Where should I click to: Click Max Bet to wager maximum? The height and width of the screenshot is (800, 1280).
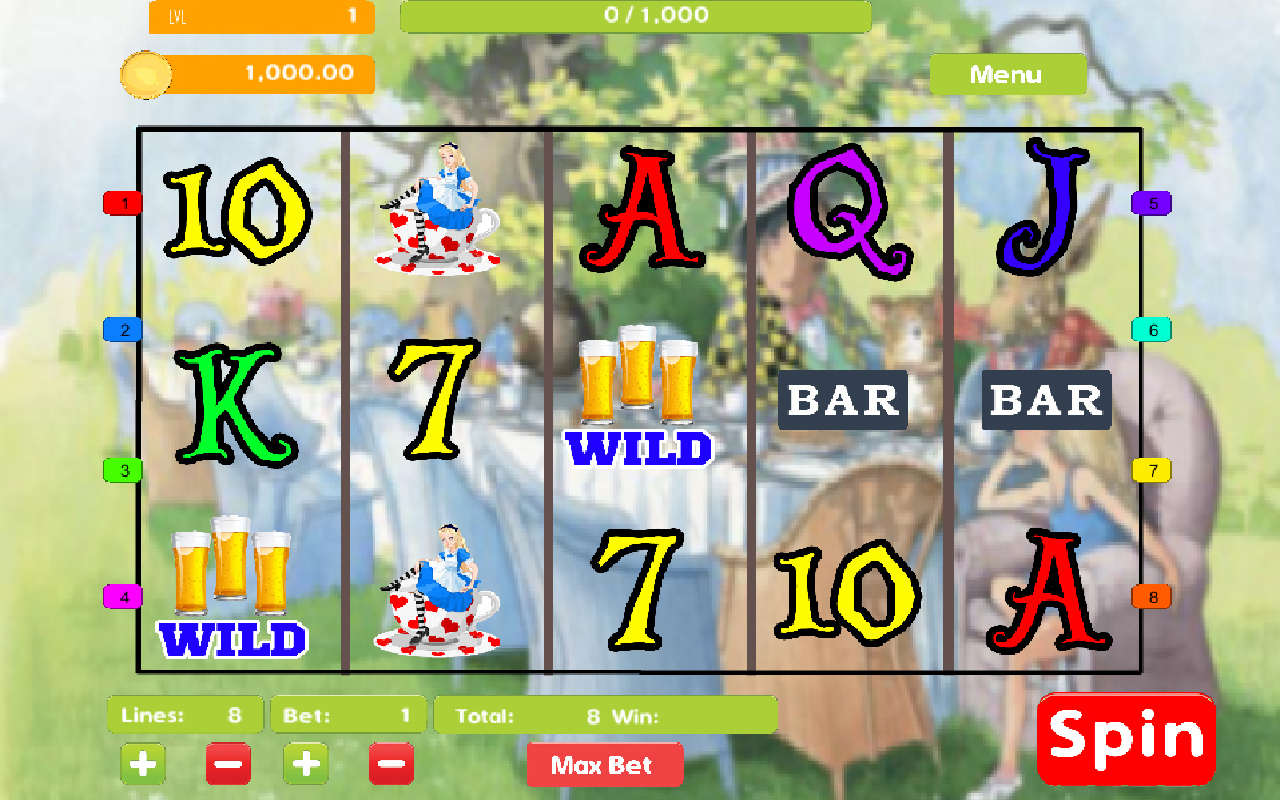(605, 764)
